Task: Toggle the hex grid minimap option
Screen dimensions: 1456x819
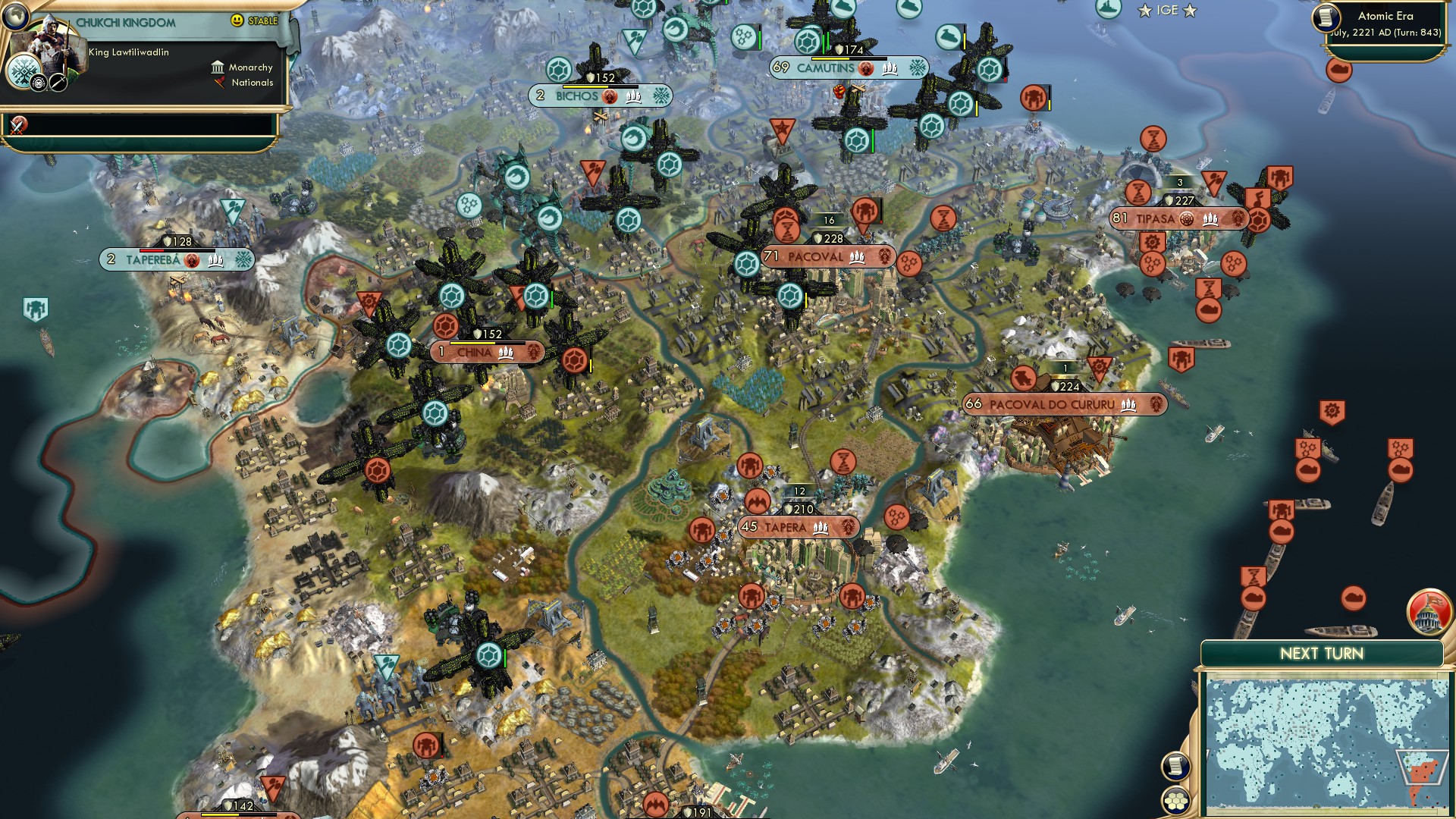Action: click(x=1176, y=800)
